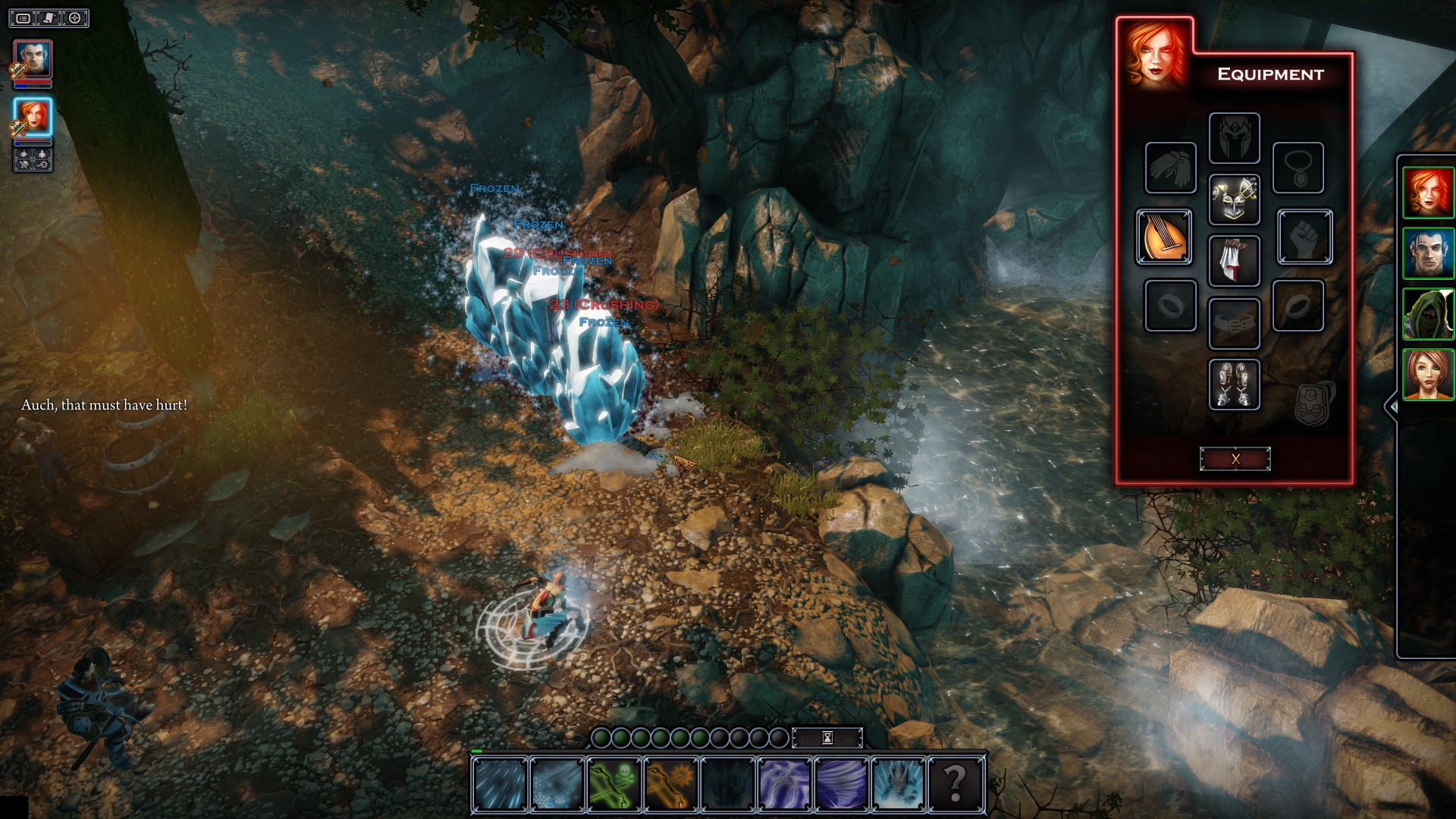Select the hooded green character portrait
This screenshot has width=1456, height=819.
click(1428, 314)
